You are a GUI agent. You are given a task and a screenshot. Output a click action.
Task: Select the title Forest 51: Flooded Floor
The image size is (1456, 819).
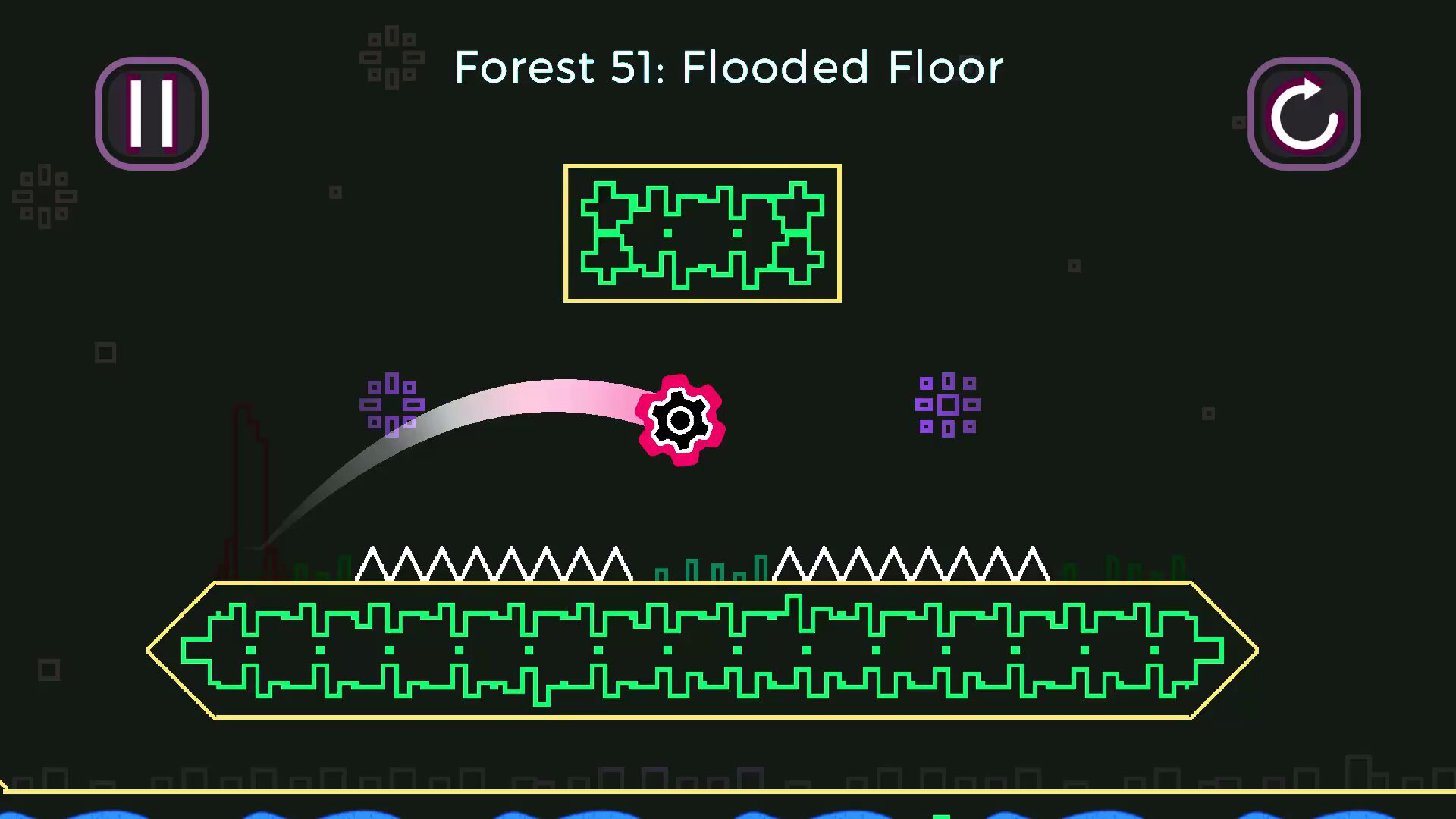728,67
